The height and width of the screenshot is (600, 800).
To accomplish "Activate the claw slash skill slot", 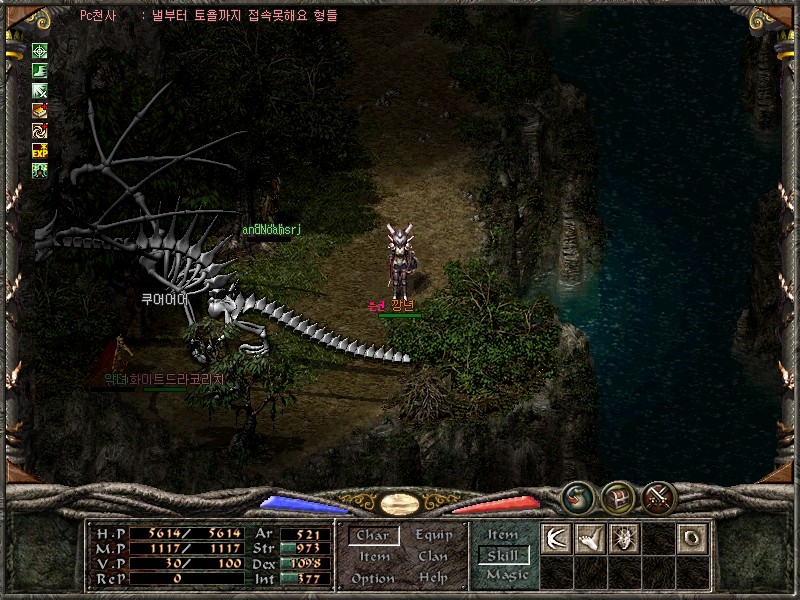I will pos(556,537).
